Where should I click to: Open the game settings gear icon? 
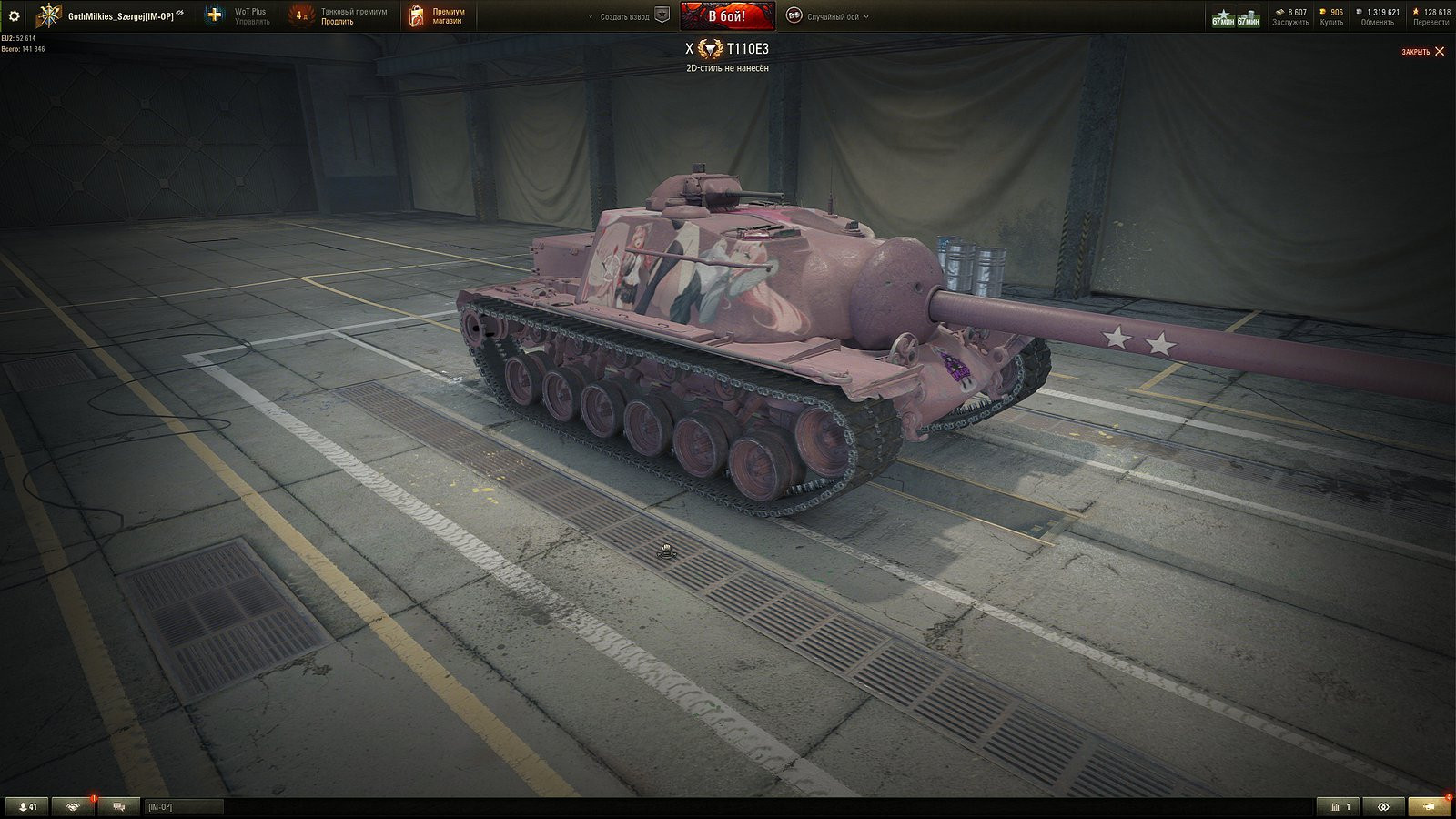click(14, 15)
